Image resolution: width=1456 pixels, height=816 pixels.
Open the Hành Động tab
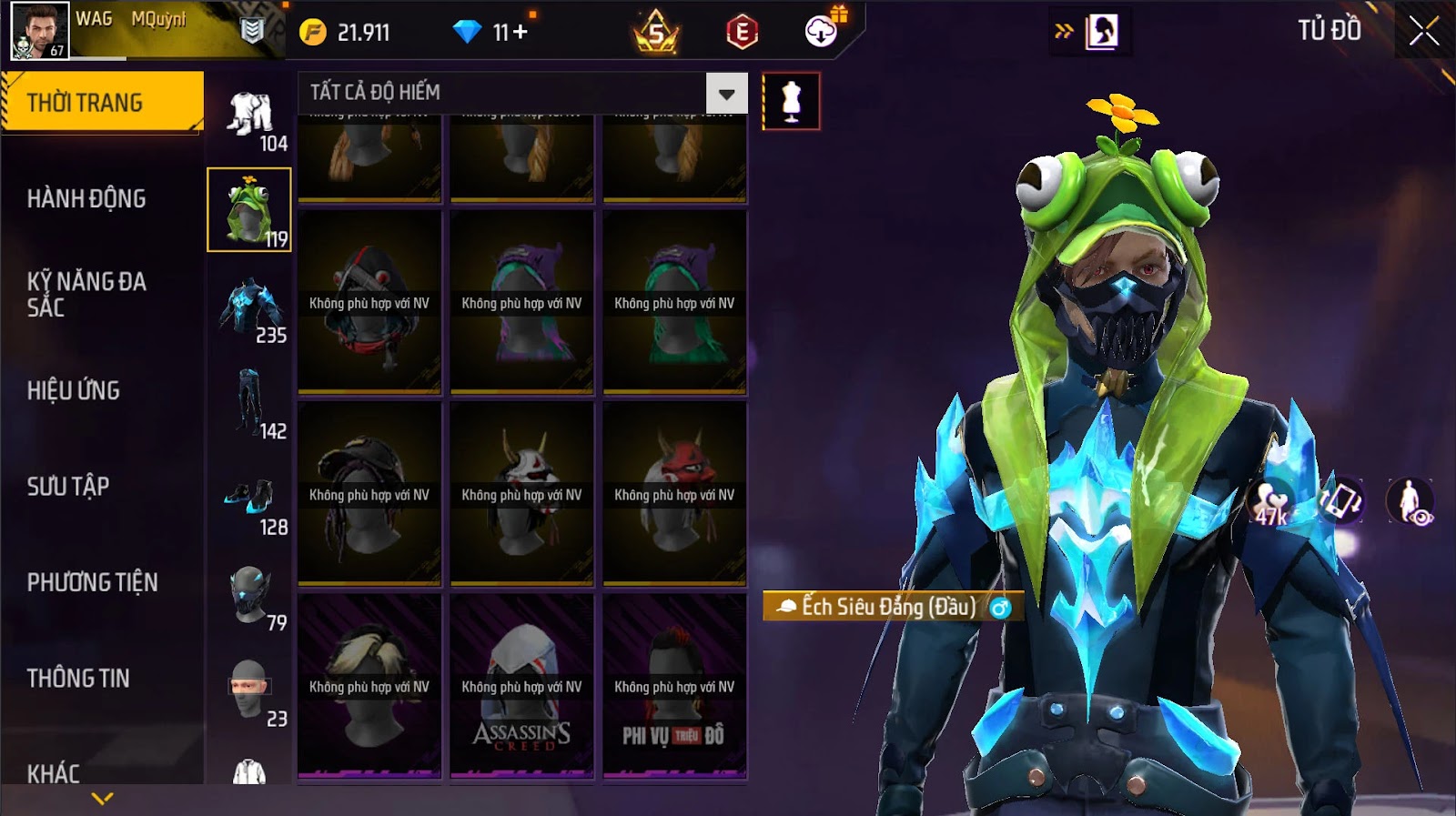[86, 198]
